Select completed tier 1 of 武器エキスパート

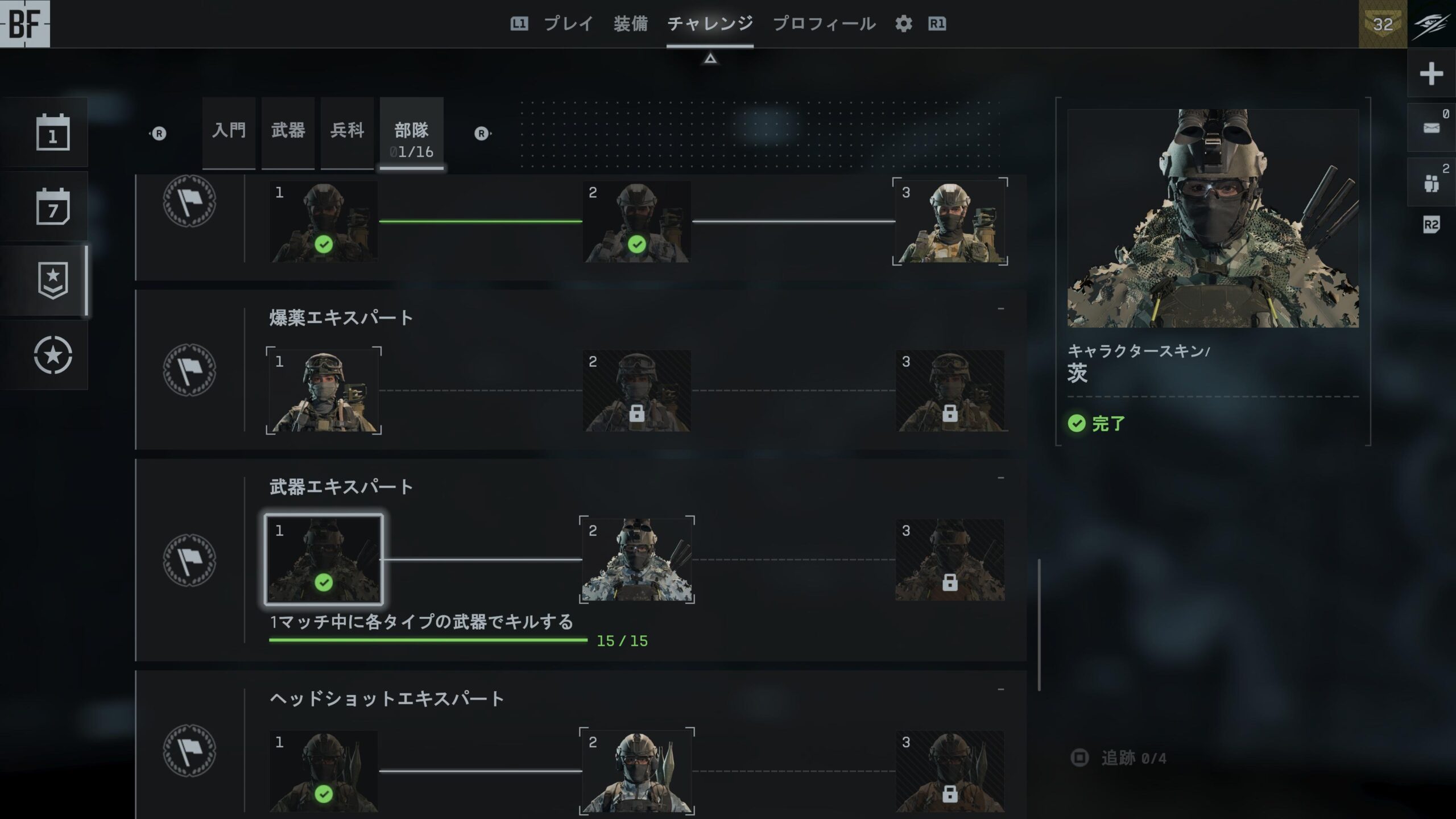pos(324,560)
